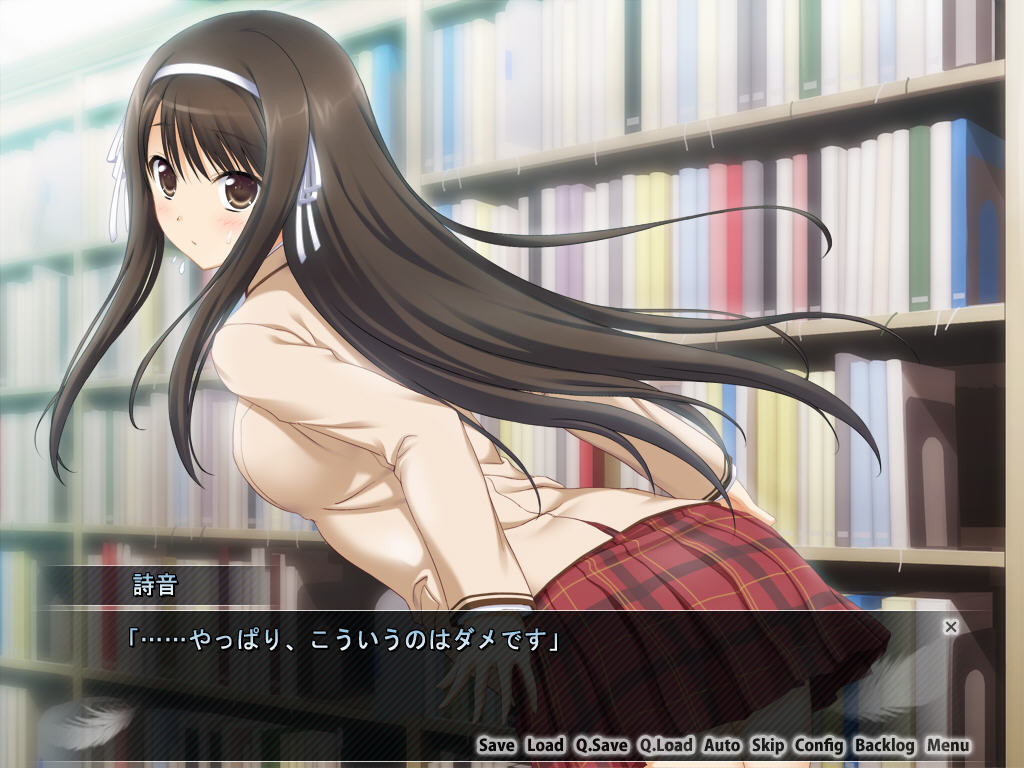
Task: Hide the dialogue box with X
Action: (951, 627)
